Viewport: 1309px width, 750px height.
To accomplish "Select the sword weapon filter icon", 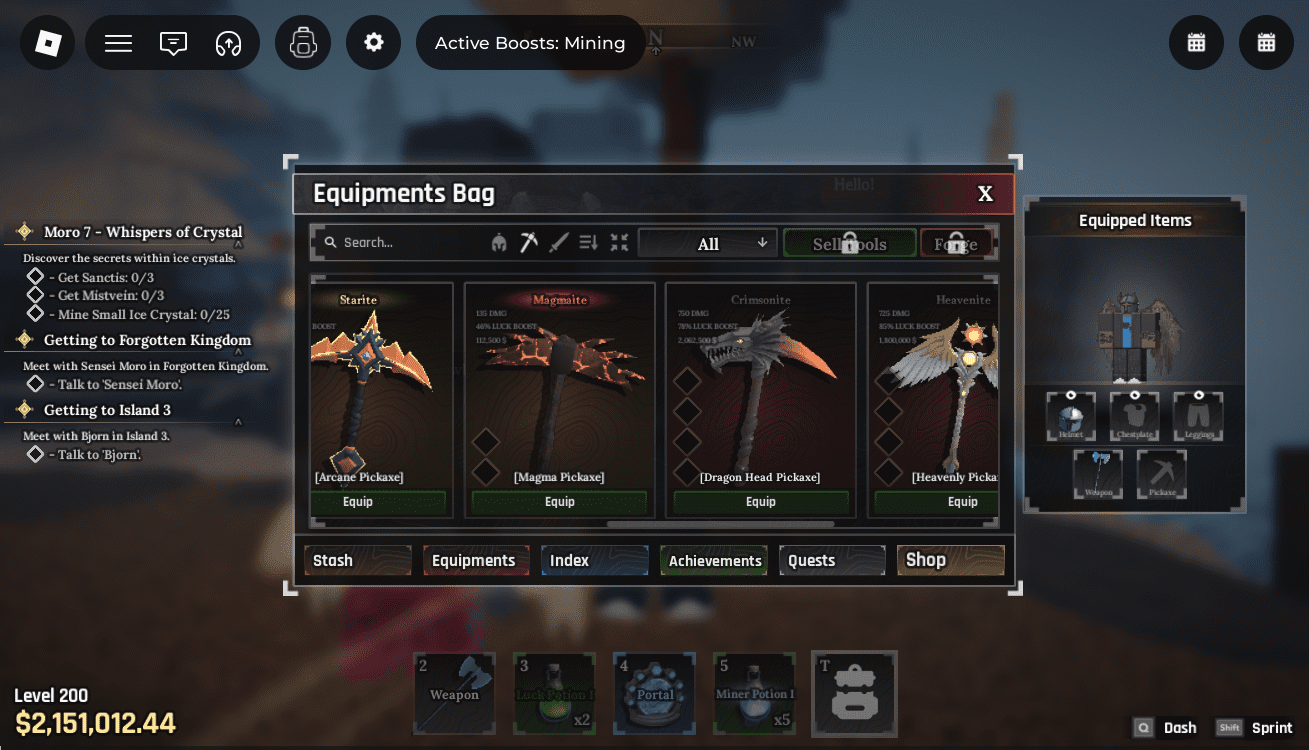I will [560, 241].
